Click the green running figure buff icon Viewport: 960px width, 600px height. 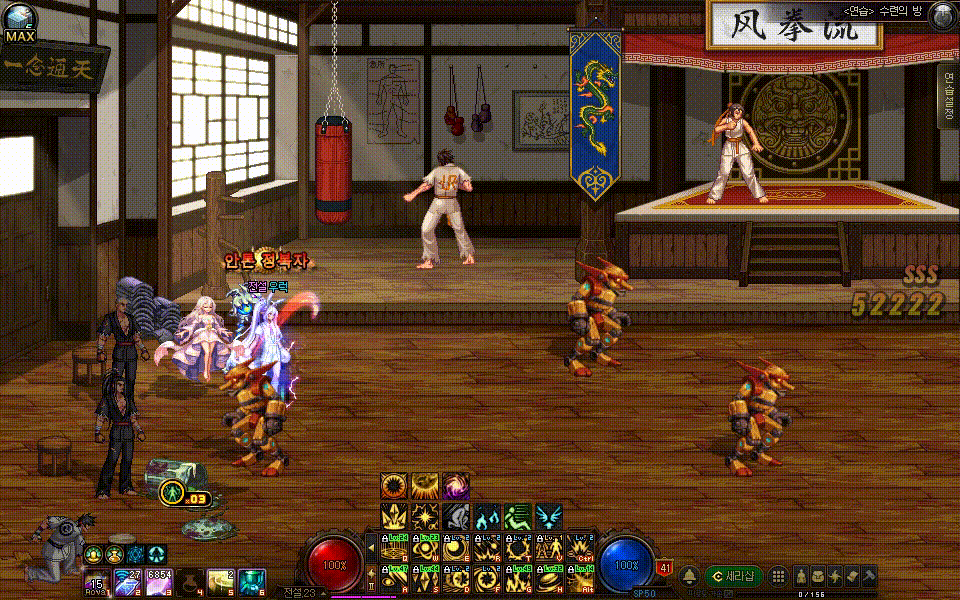click(x=517, y=516)
